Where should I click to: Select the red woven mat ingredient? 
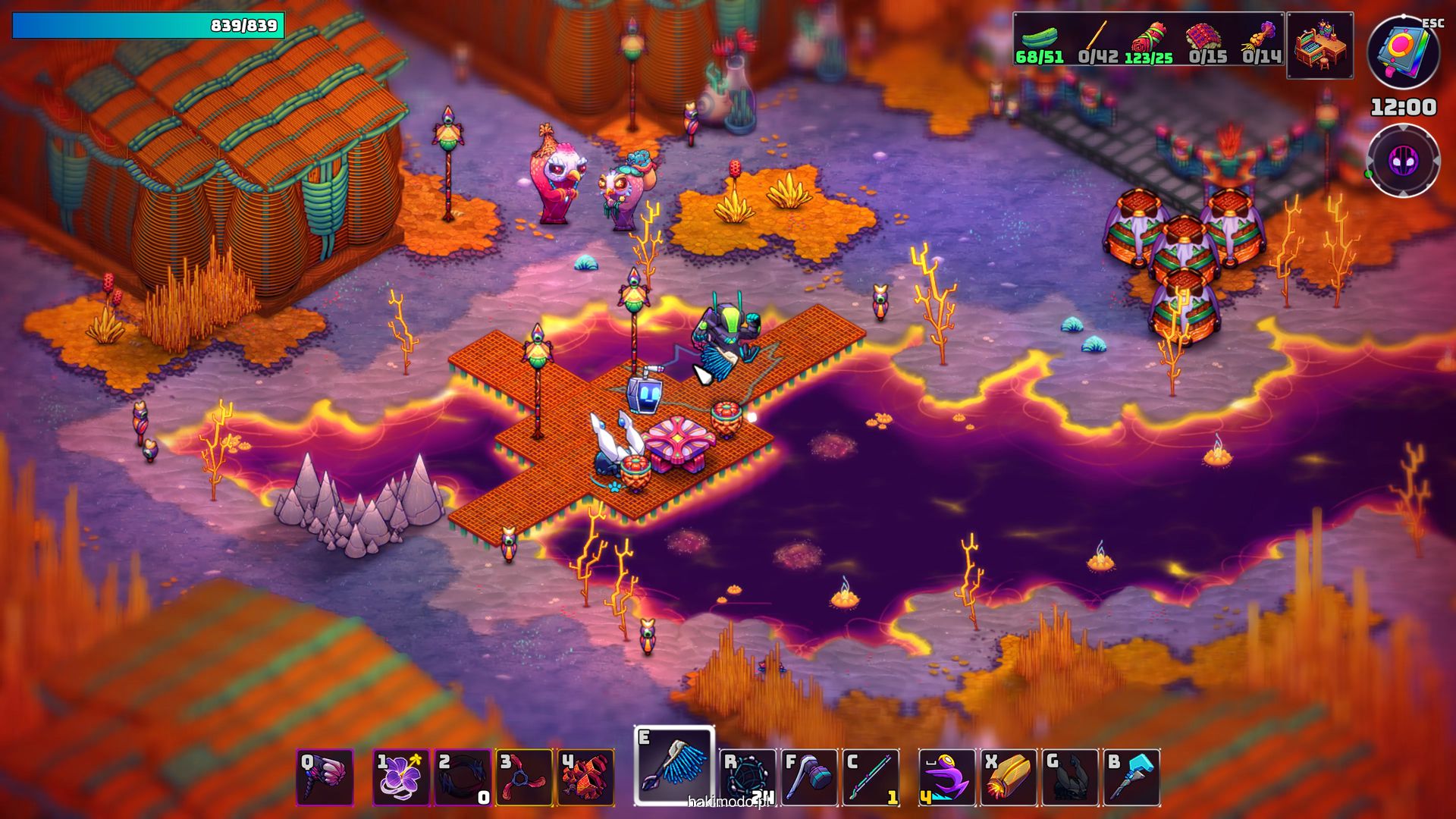[x=1207, y=38]
